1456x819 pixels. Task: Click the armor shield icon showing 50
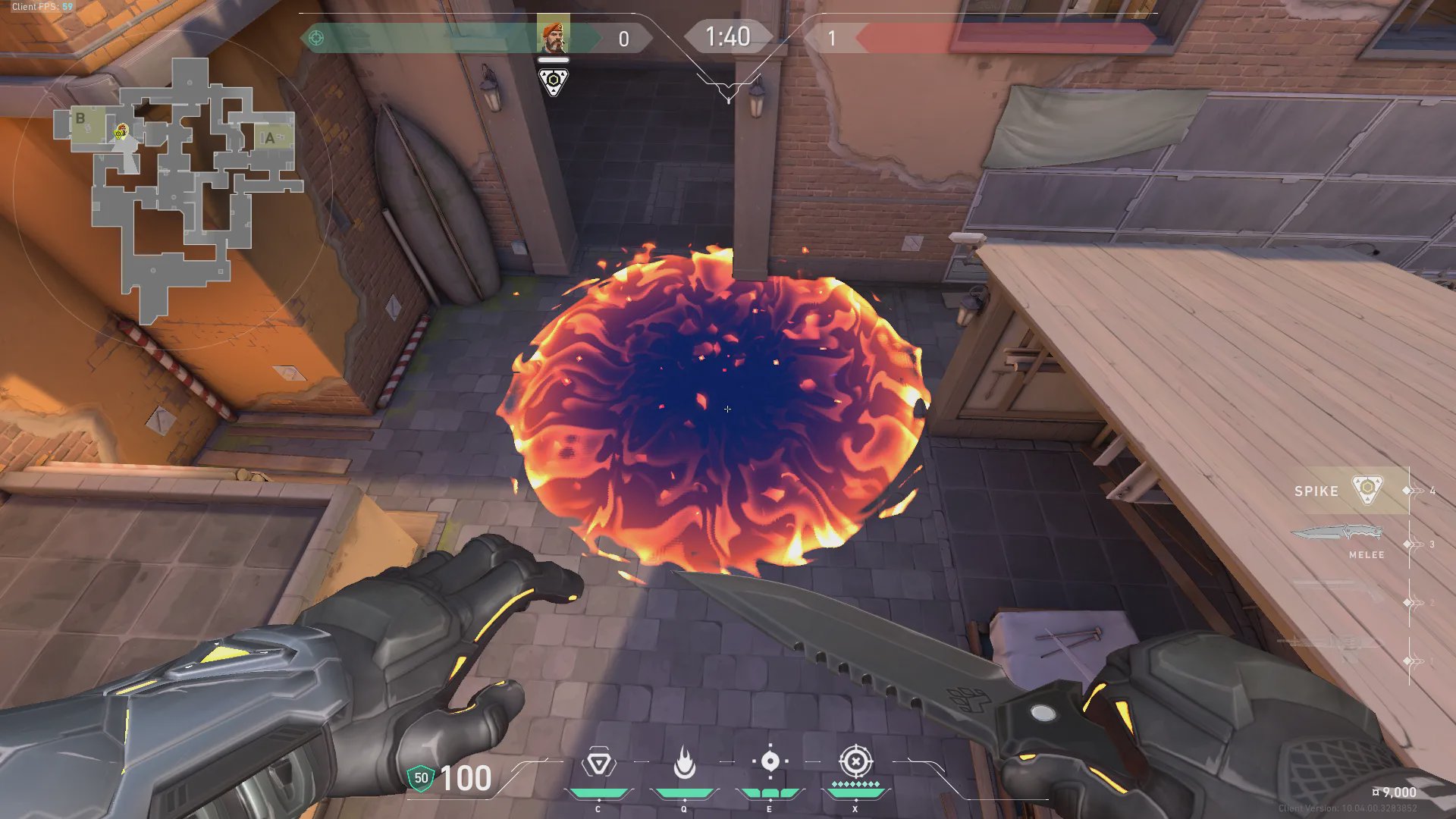click(x=421, y=778)
